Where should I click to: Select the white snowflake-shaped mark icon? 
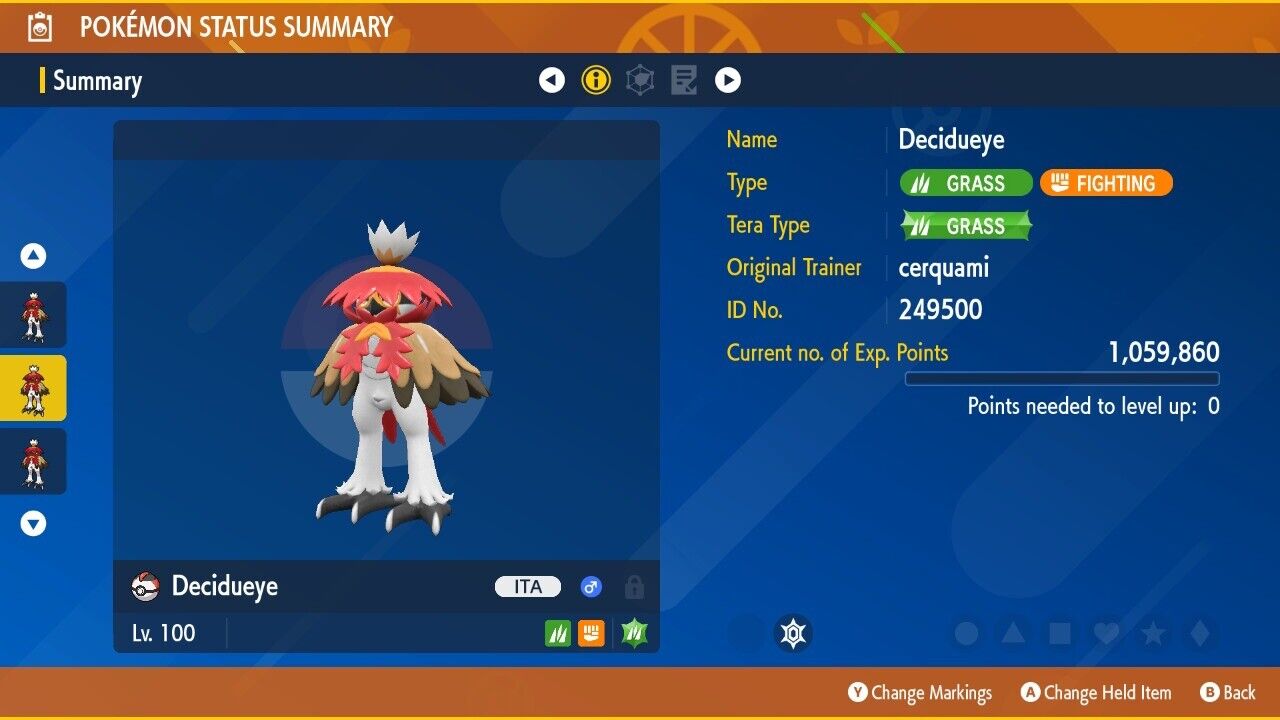coord(793,634)
